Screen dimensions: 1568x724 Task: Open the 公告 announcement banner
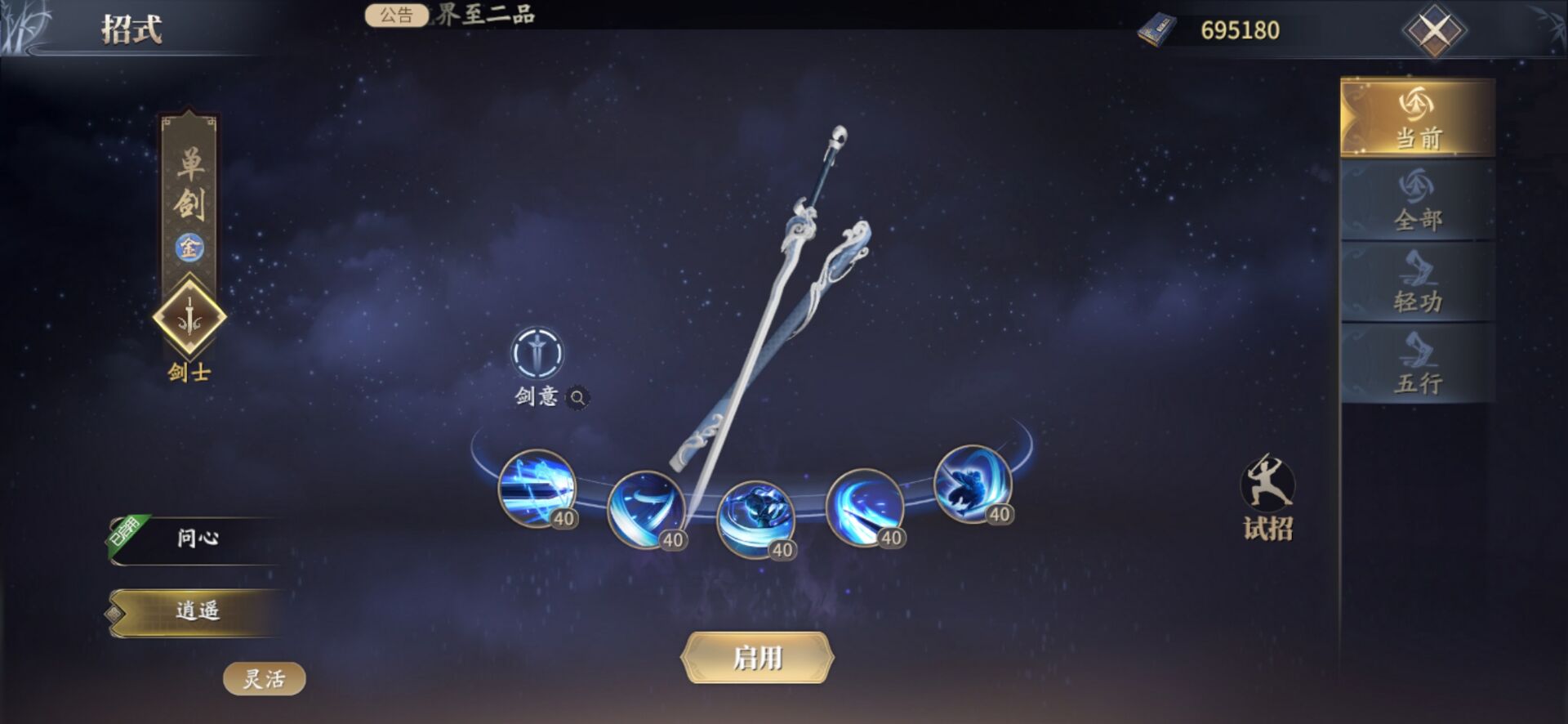click(x=396, y=15)
